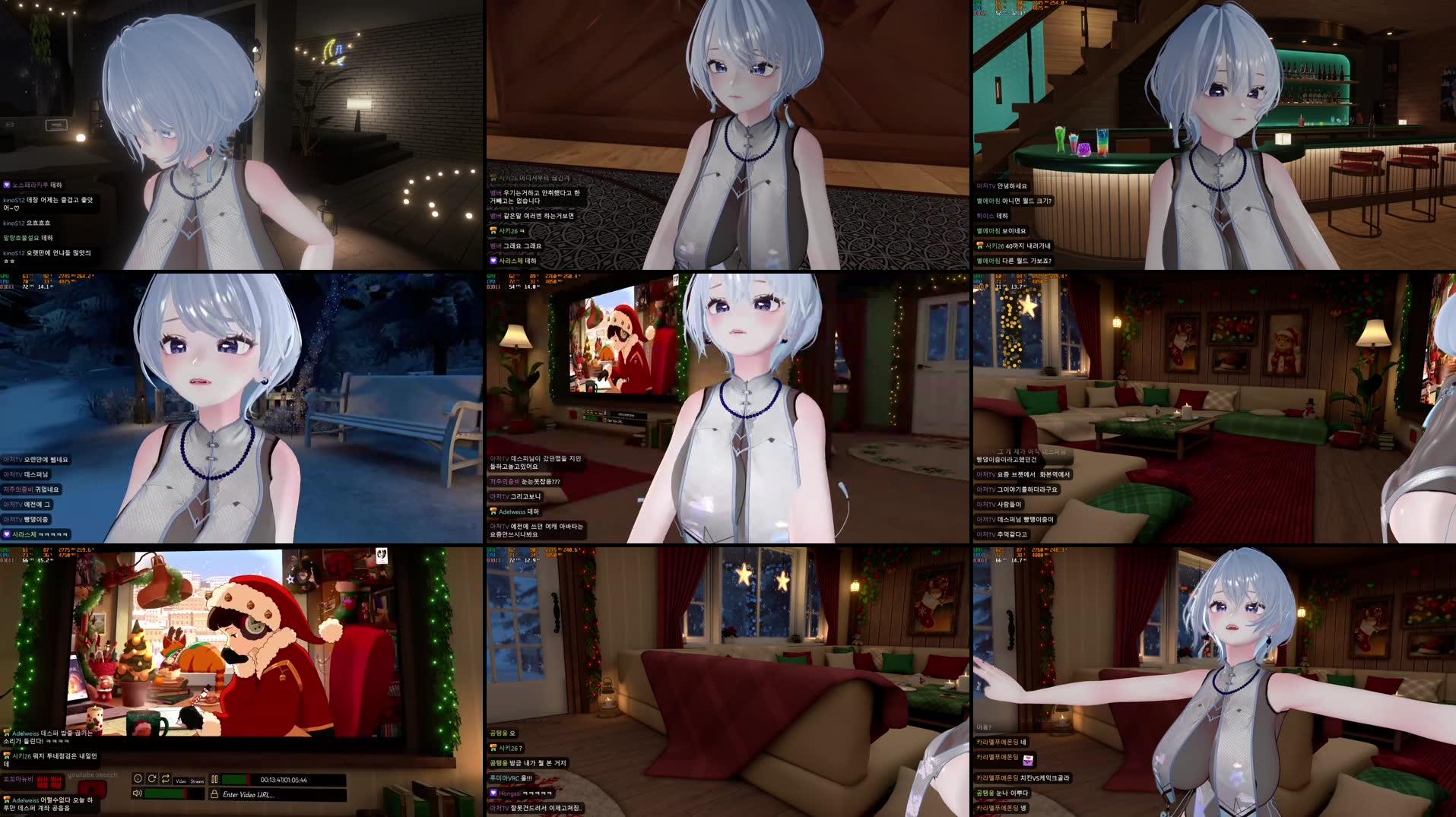Click the playback progress bar to seek
Viewport: 1456px width, 817px height.
click(x=236, y=779)
